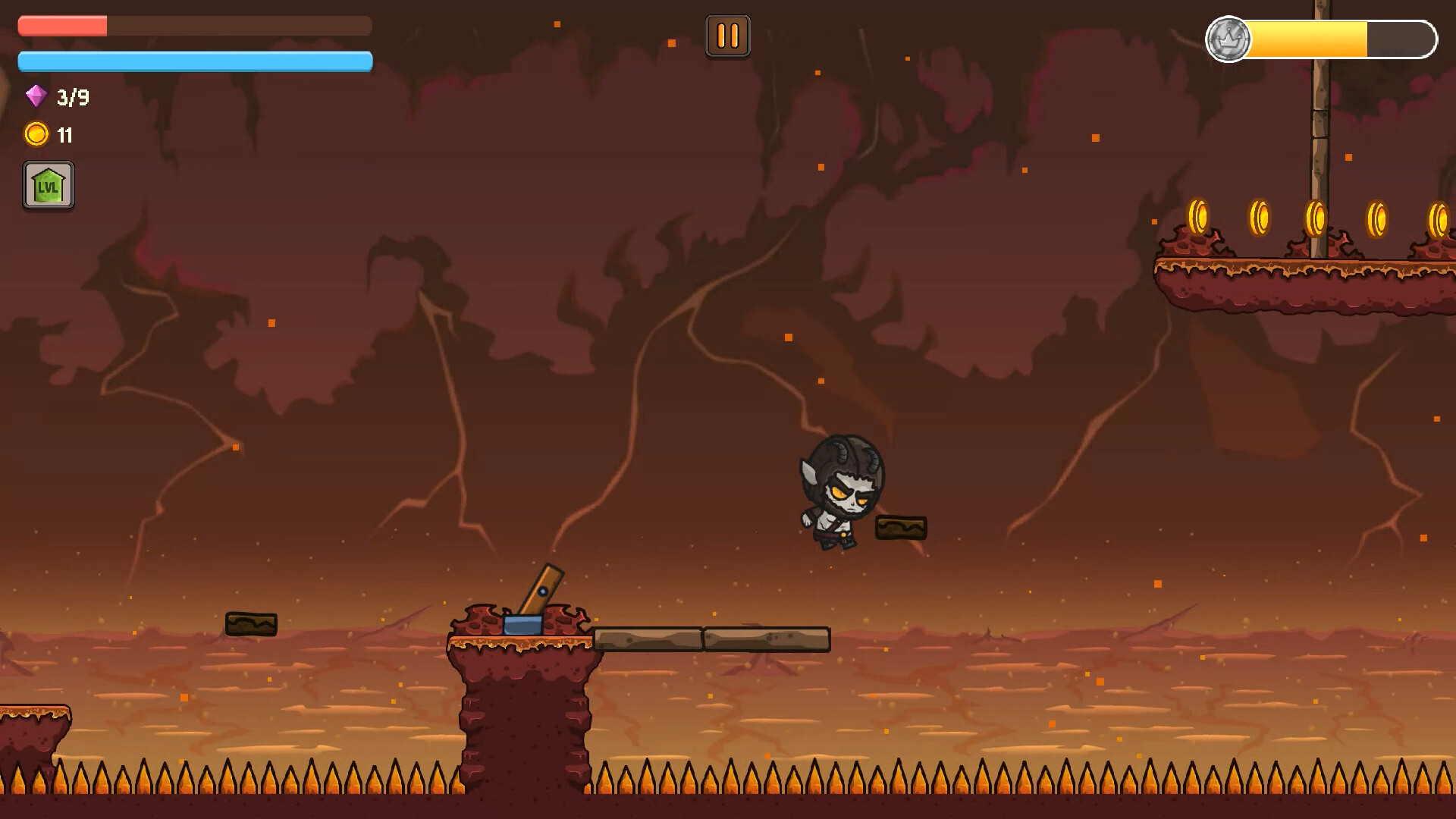The image size is (1456, 819).
Task: Click the gem count 3/9 text
Action: [71, 97]
